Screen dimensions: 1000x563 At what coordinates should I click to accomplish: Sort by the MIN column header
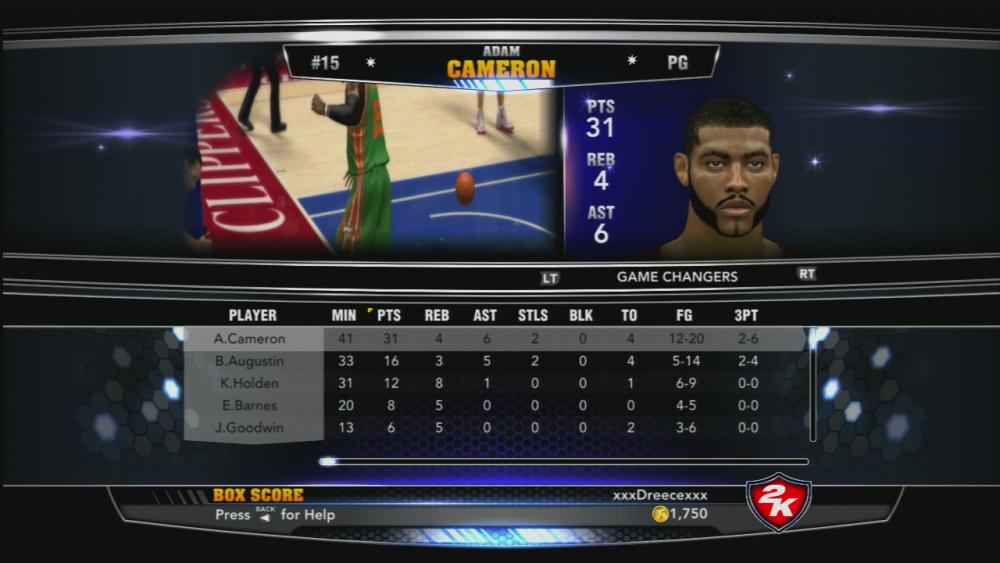[344, 315]
